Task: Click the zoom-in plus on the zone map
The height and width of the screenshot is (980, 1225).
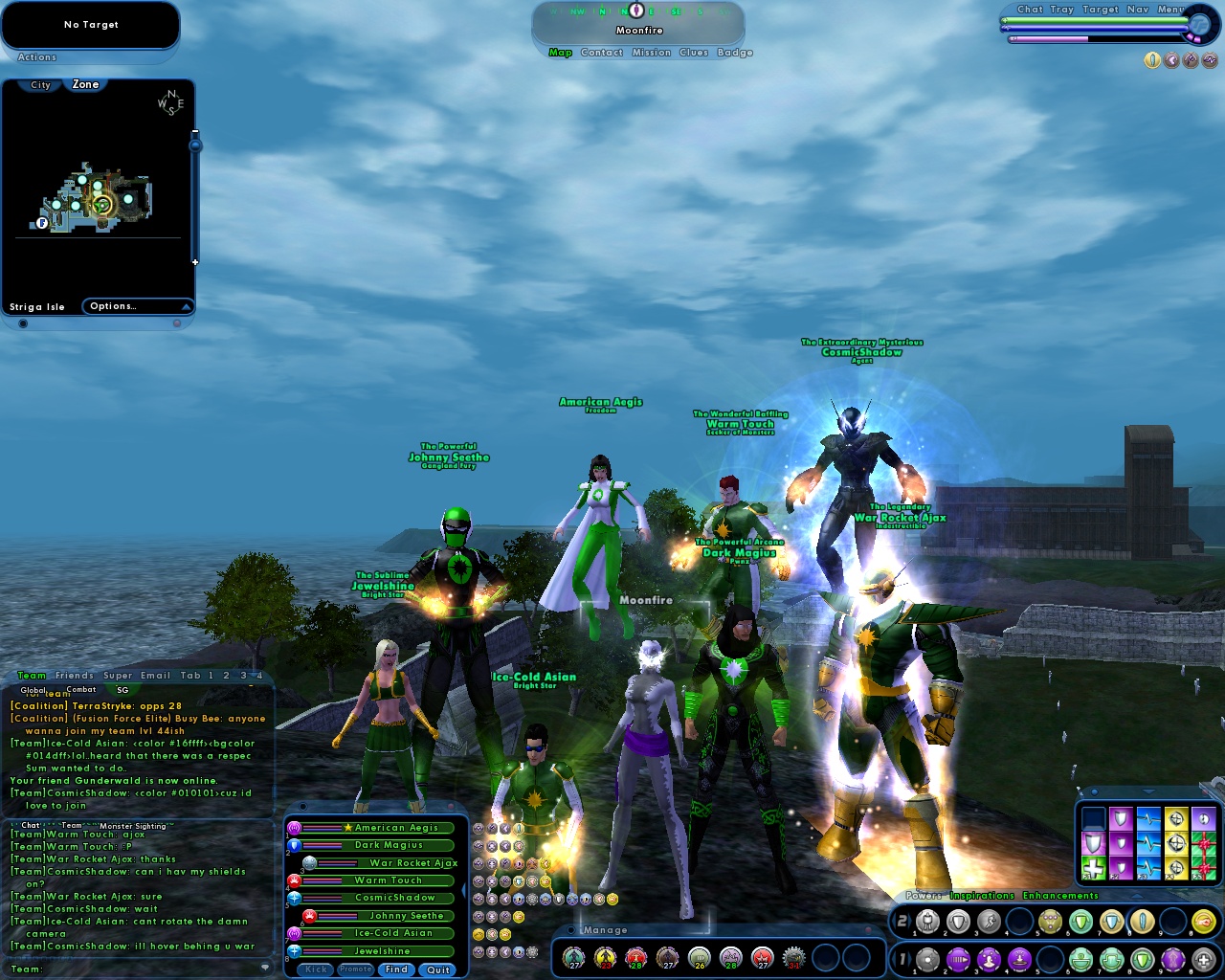Action: coord(194,260)
